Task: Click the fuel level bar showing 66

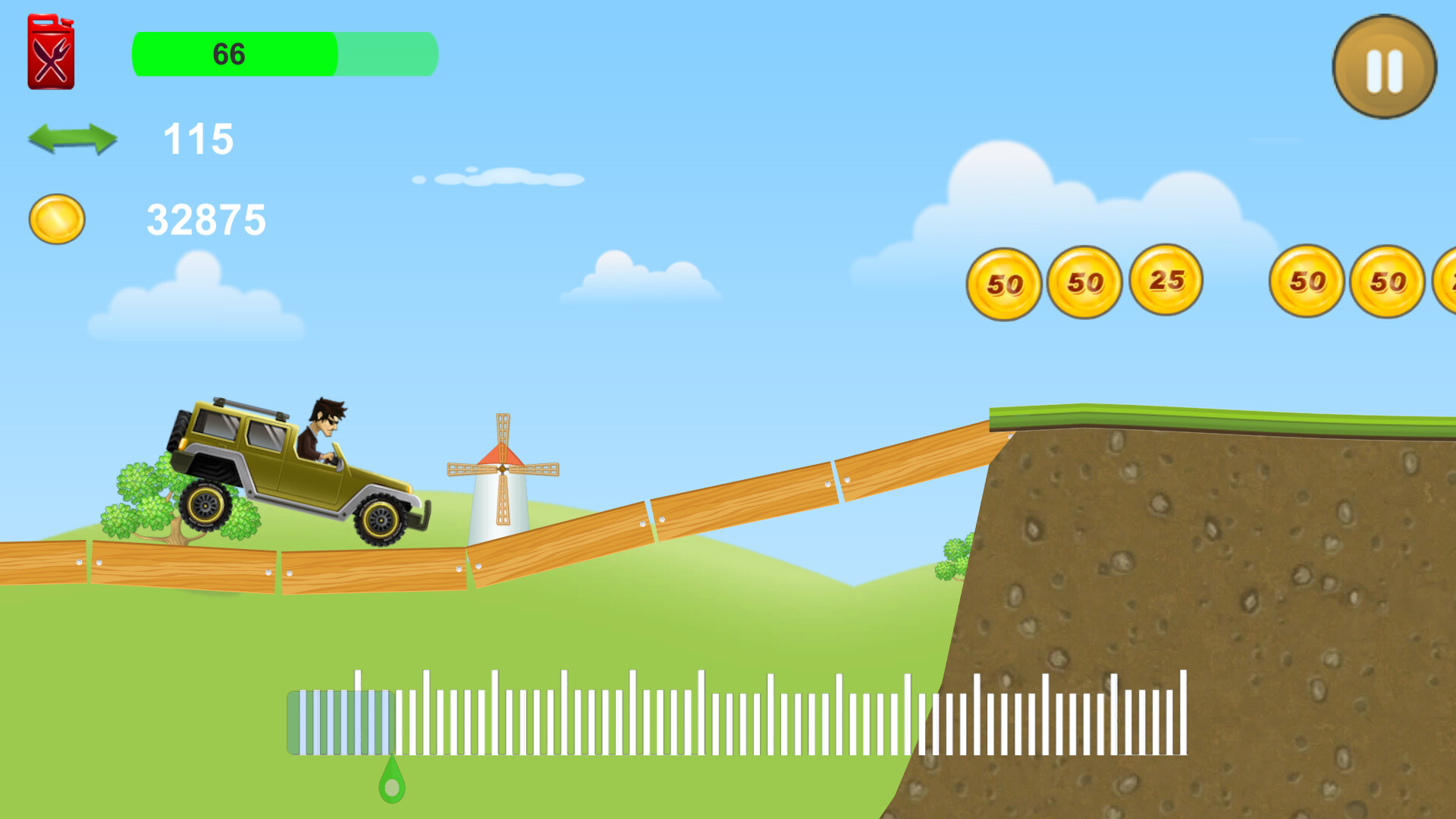Action: click(284, 54)
